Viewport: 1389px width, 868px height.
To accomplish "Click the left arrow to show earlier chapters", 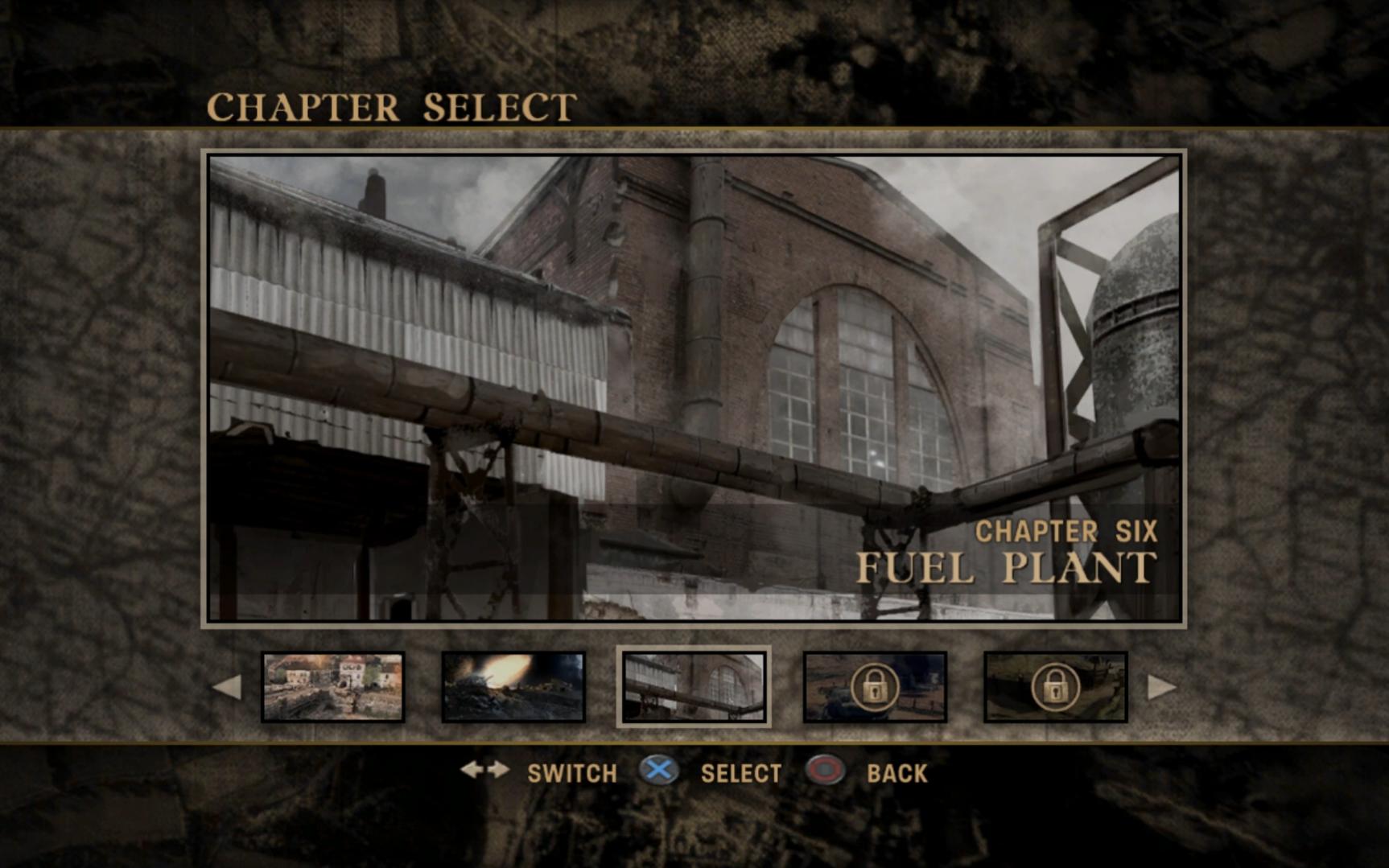I will [226, 688].
